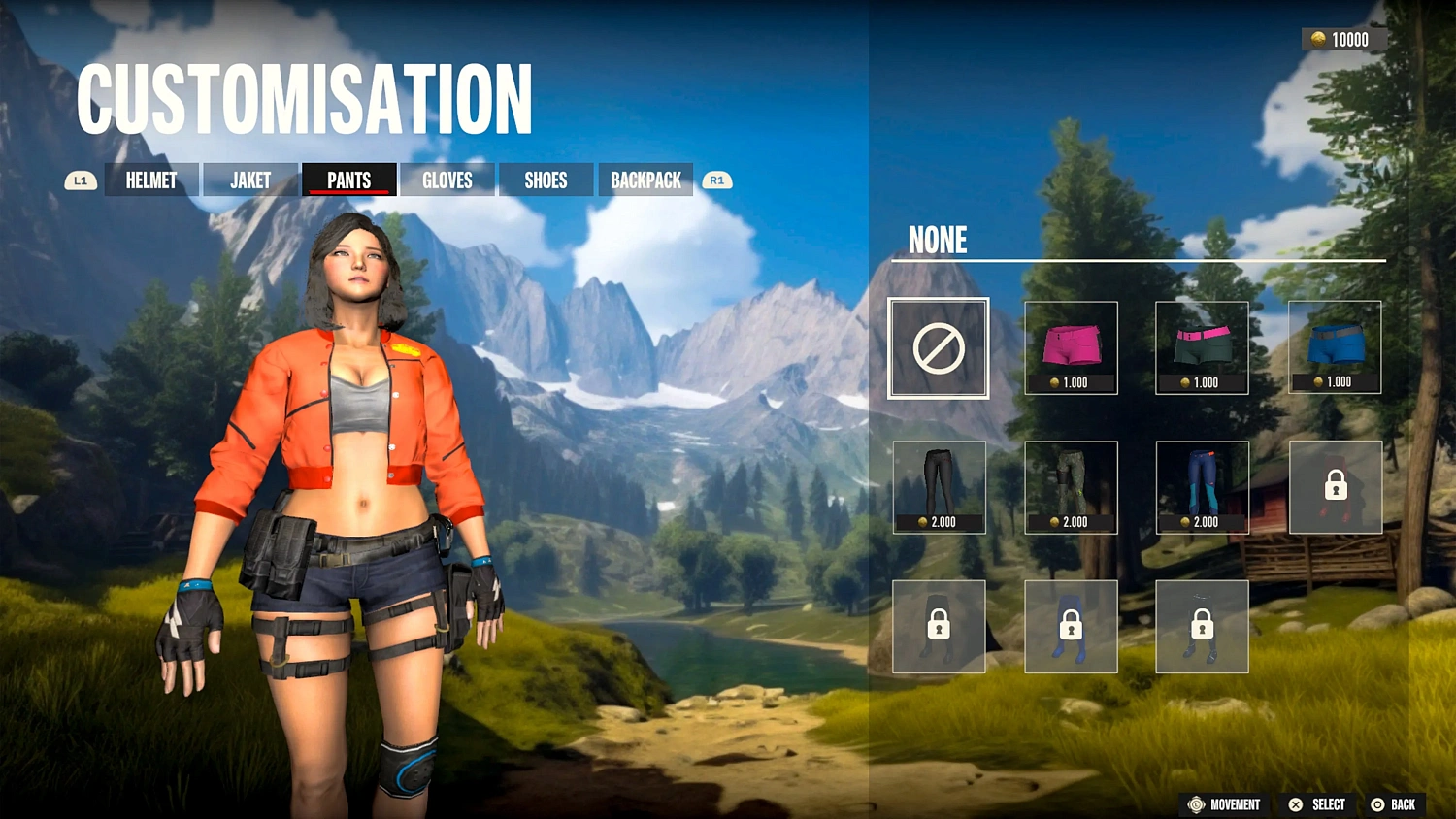Choose the navy and teal pants
This screenshot has width=1456, height=819.
coord(1202,487)
